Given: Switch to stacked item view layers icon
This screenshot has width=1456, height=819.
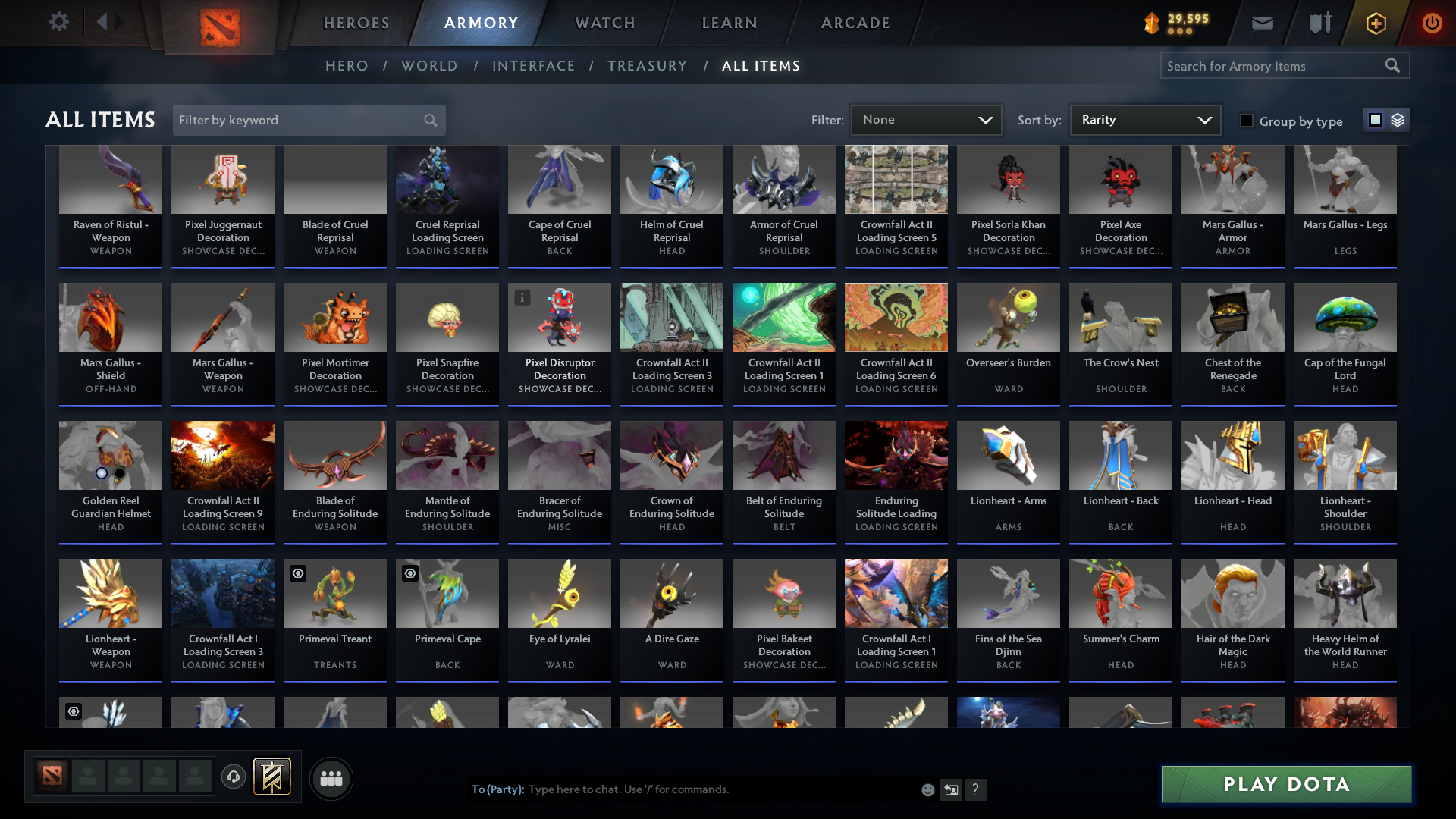Looking at the screenshot, I should (1396, 120).
